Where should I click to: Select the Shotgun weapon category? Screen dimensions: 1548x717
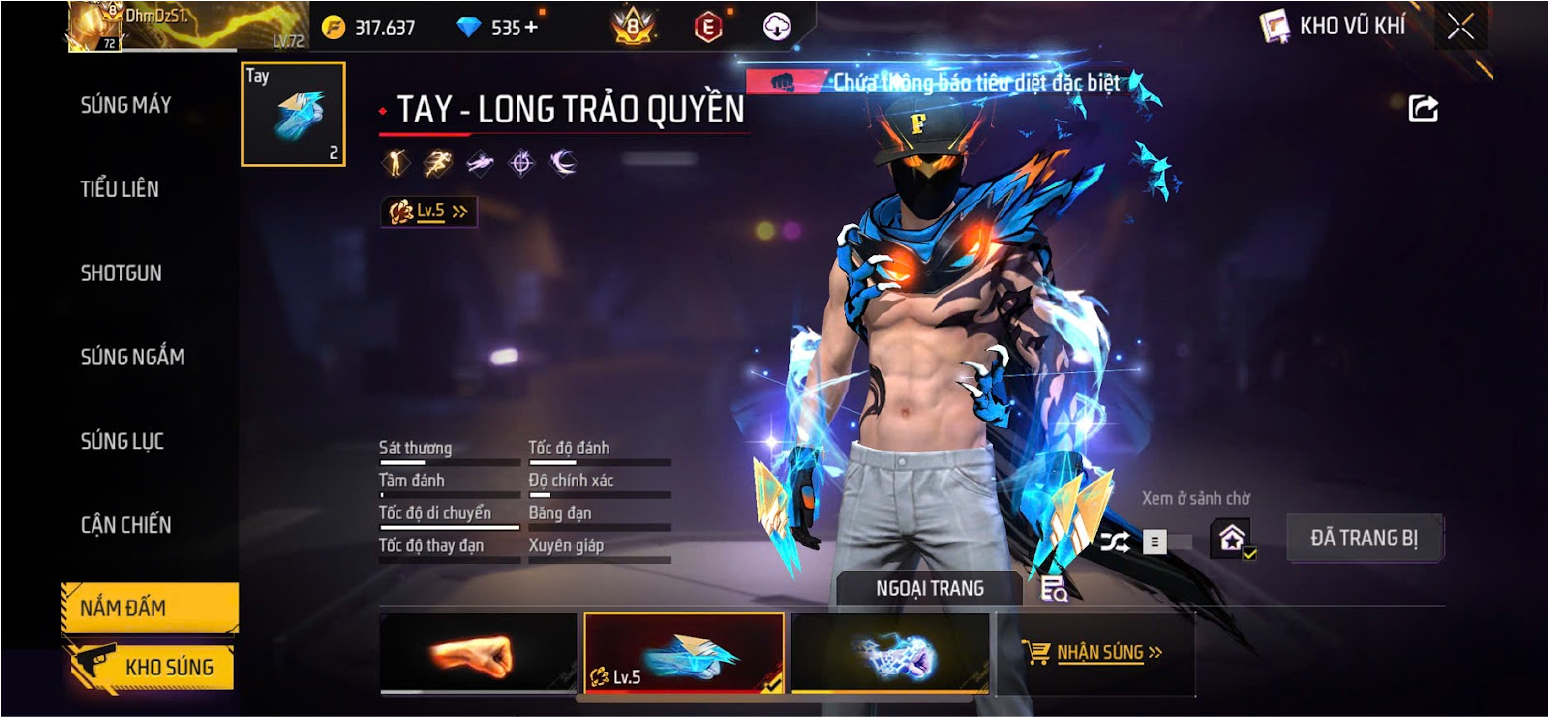(121, 273)
